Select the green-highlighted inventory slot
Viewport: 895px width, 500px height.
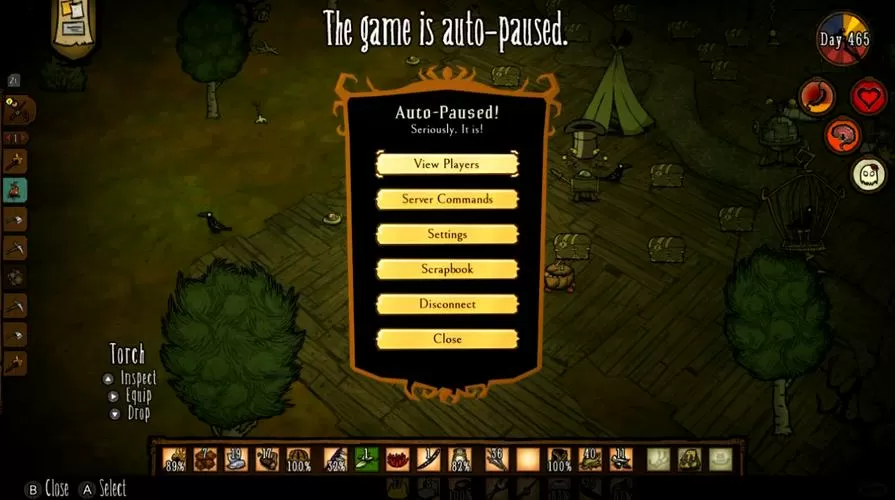[x=366, y=459]
